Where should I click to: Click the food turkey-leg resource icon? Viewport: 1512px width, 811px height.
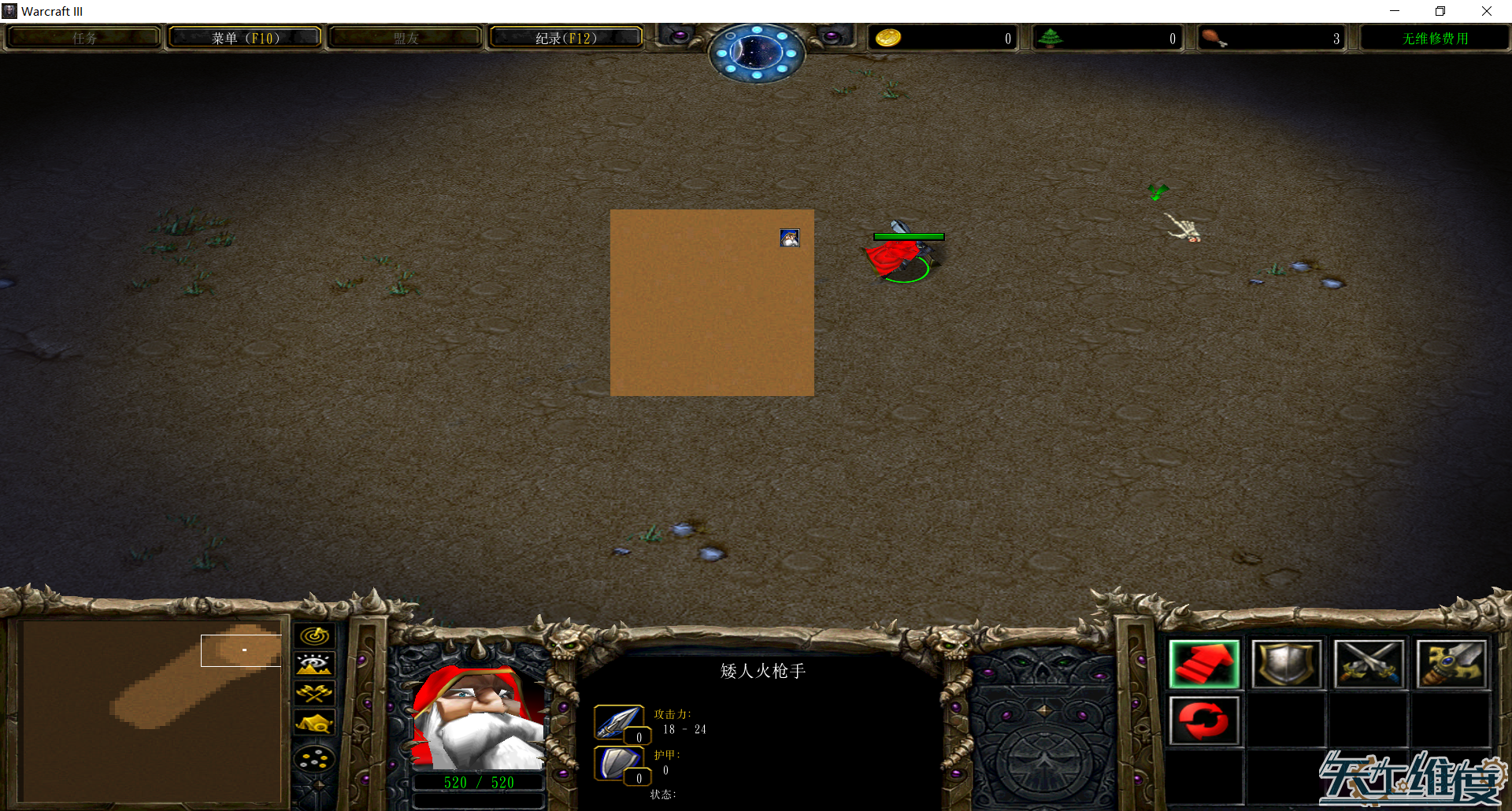[x=1216, y=37]
